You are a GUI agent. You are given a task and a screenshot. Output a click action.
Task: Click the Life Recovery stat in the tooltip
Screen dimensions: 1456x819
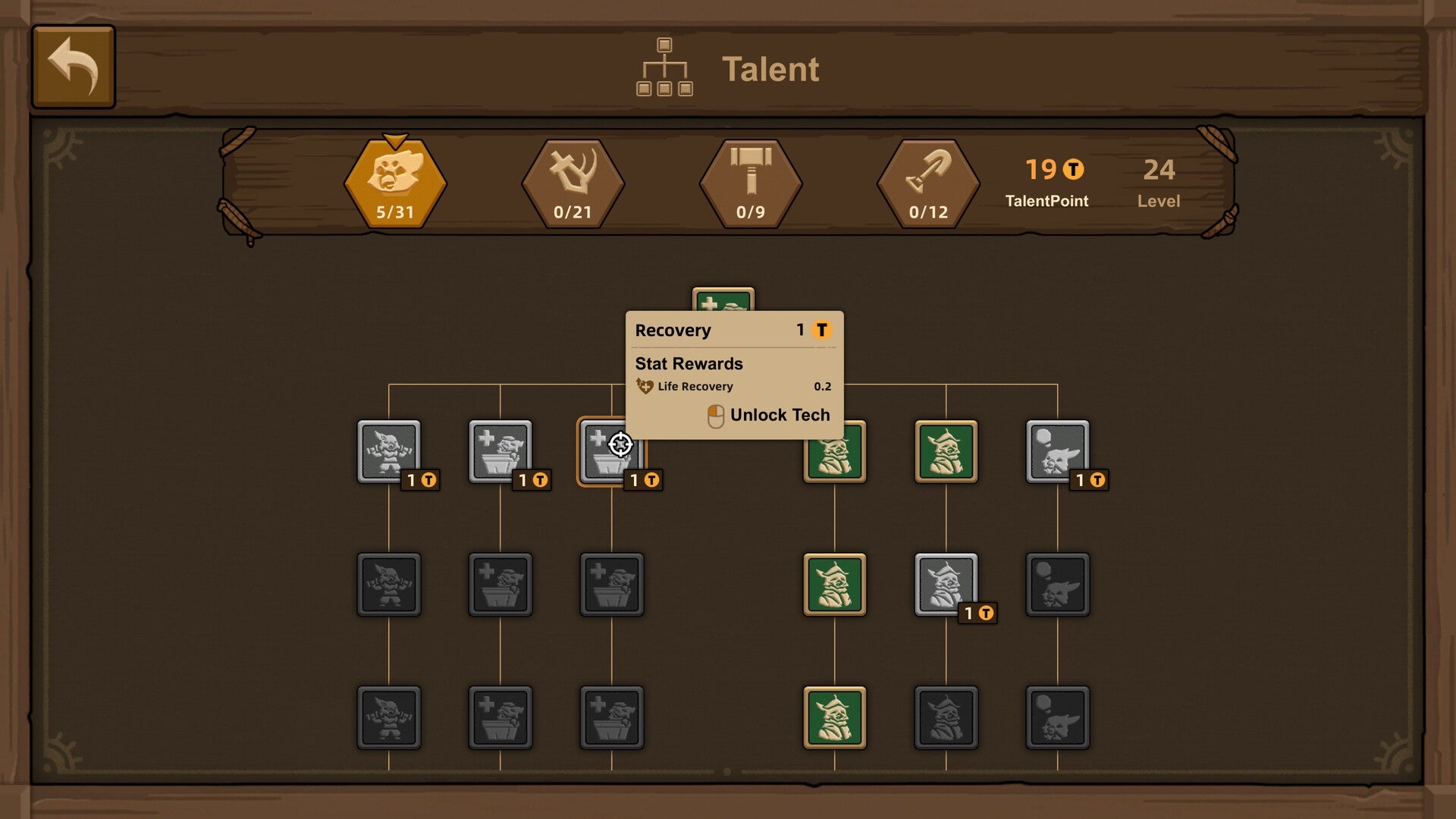694,386
